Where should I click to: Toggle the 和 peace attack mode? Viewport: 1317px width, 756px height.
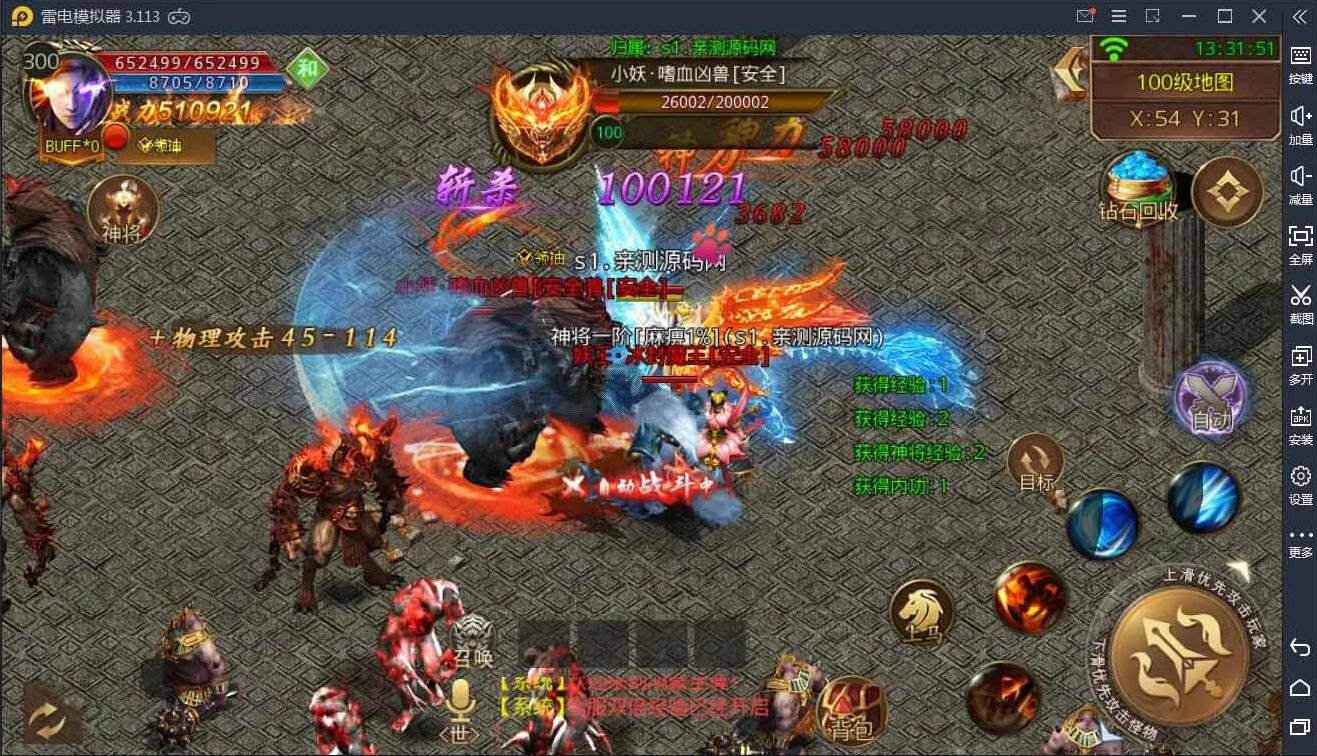[x=307, y=70]
